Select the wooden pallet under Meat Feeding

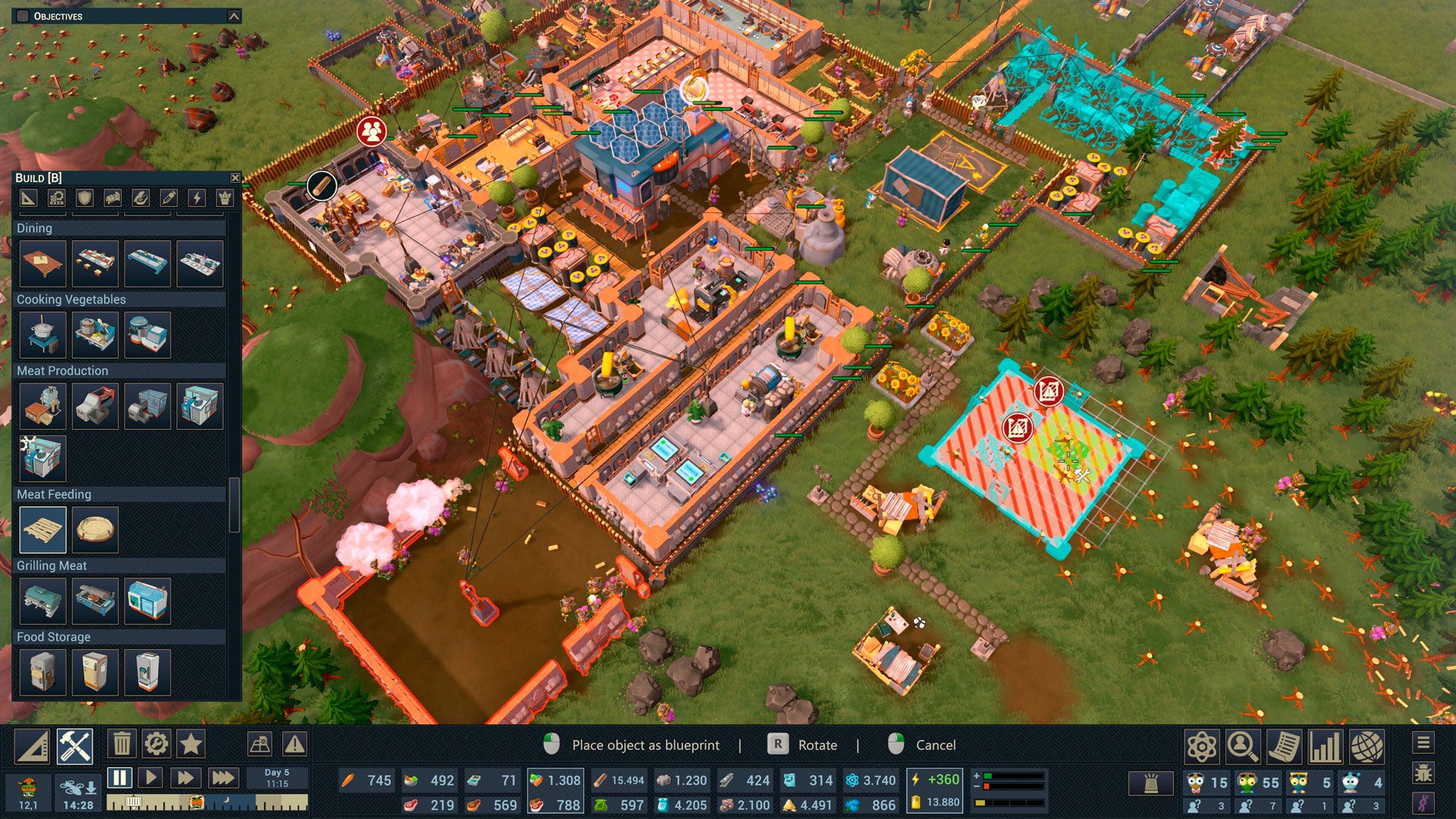pos(43,529)
